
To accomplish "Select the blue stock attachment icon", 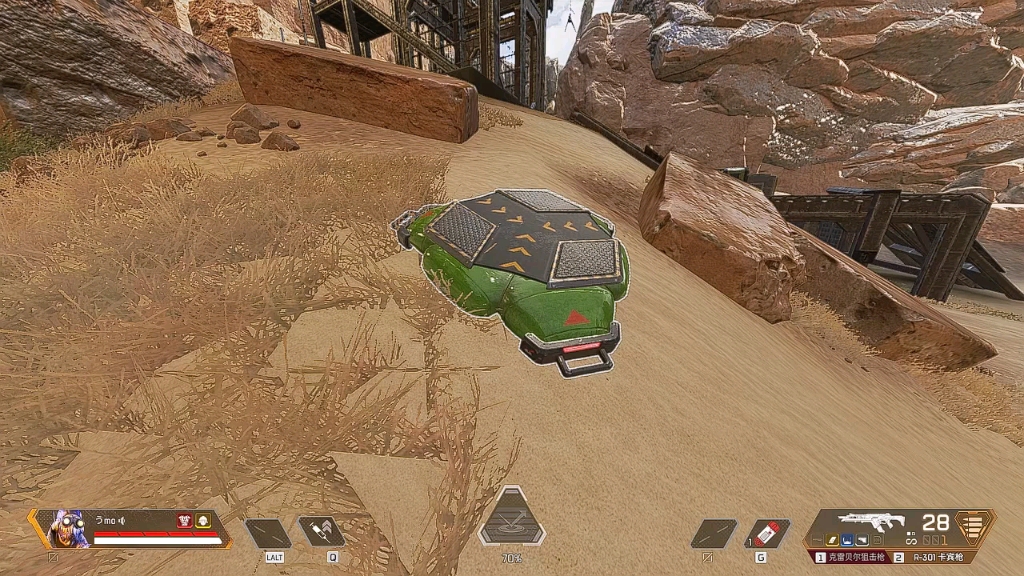I will tap(846, 541).
